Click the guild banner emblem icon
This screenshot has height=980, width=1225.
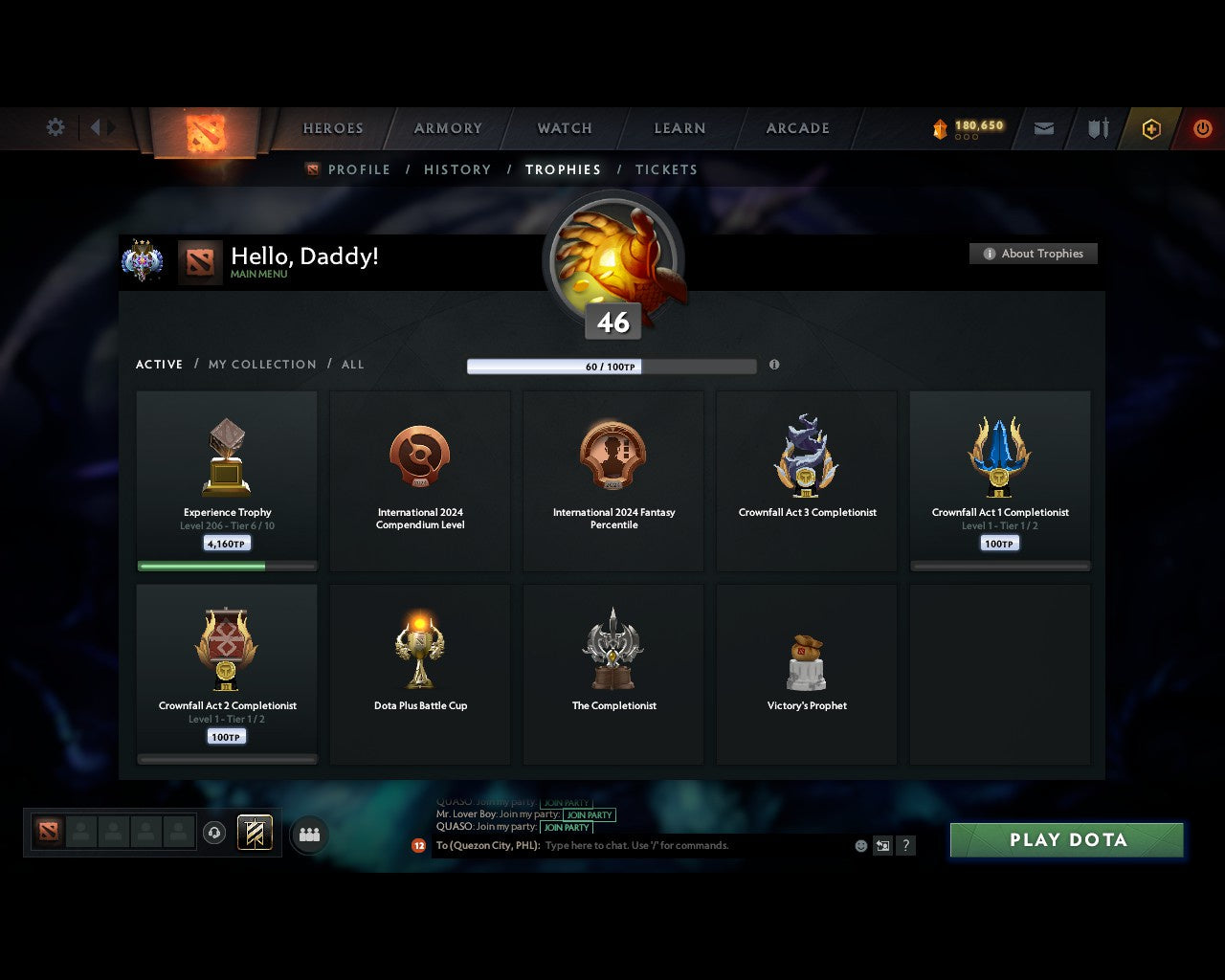253,832
